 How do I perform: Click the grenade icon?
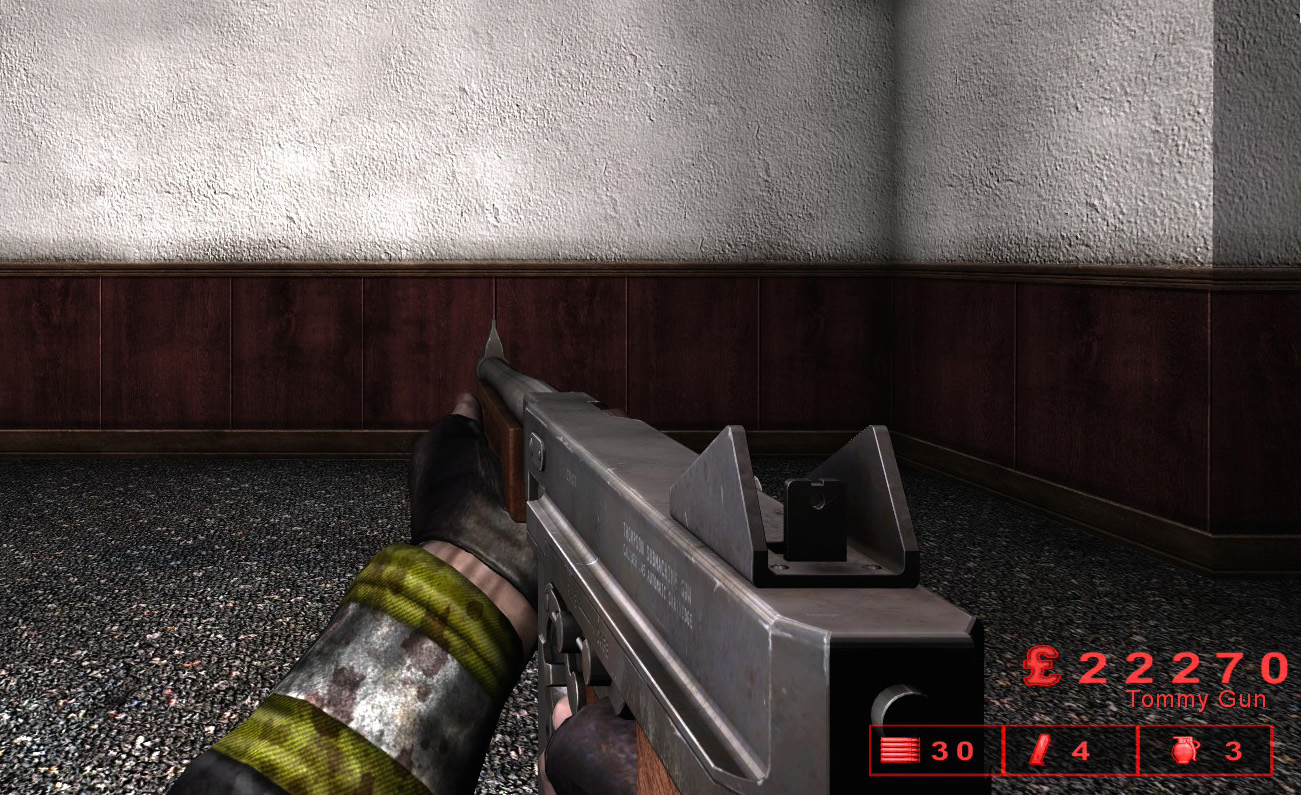[x=1182, y=751]
